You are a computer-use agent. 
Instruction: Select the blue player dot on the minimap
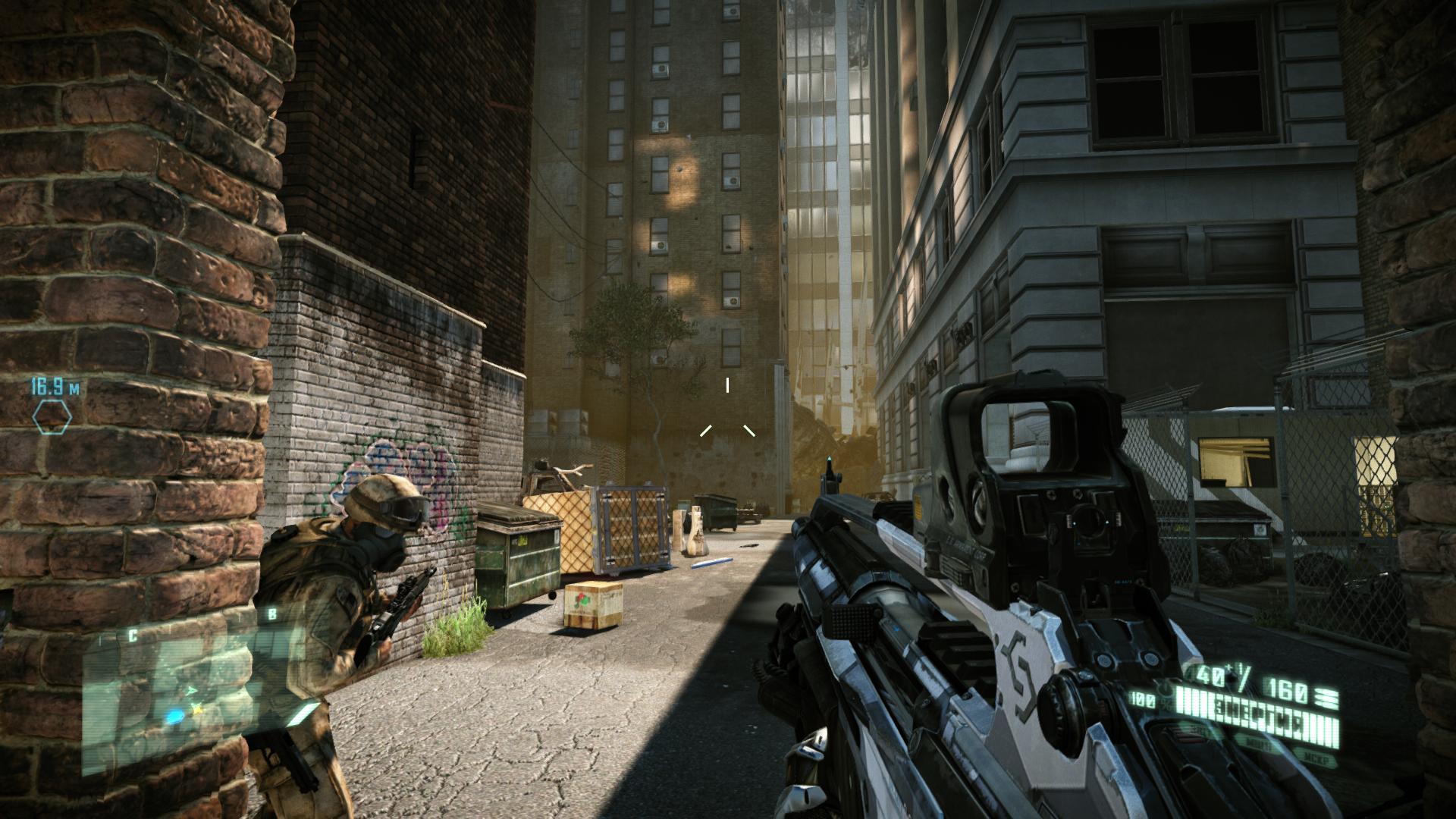point(175,716)
